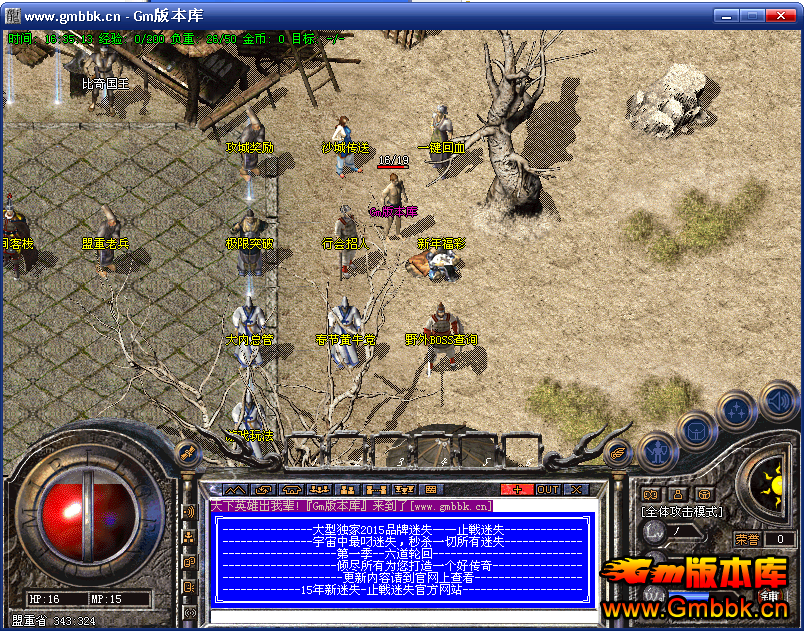Close the chat panel with X button
Viewport: 804px width, 631px height.
[x=576, y=489]
